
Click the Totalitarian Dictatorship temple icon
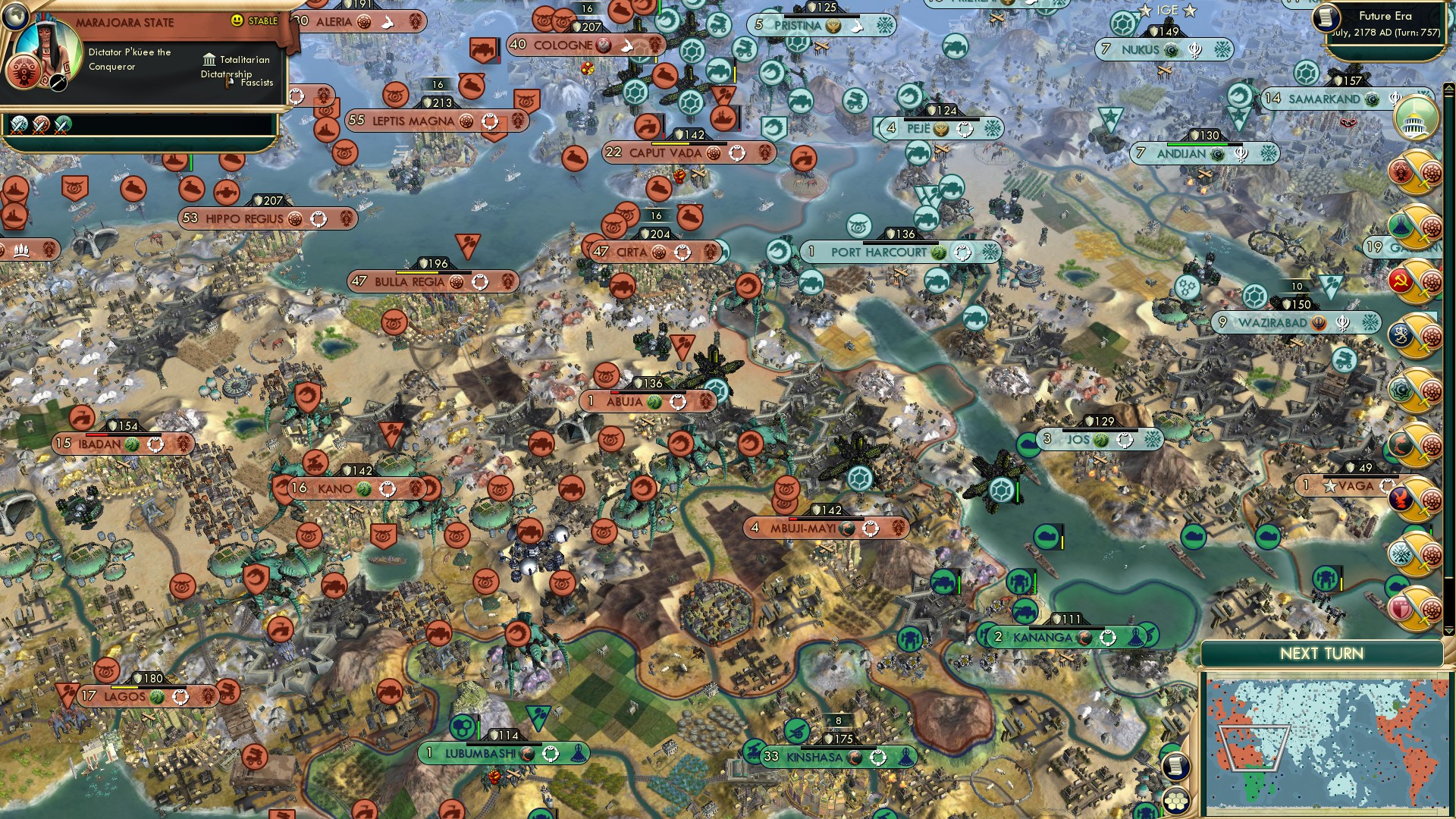209,59
